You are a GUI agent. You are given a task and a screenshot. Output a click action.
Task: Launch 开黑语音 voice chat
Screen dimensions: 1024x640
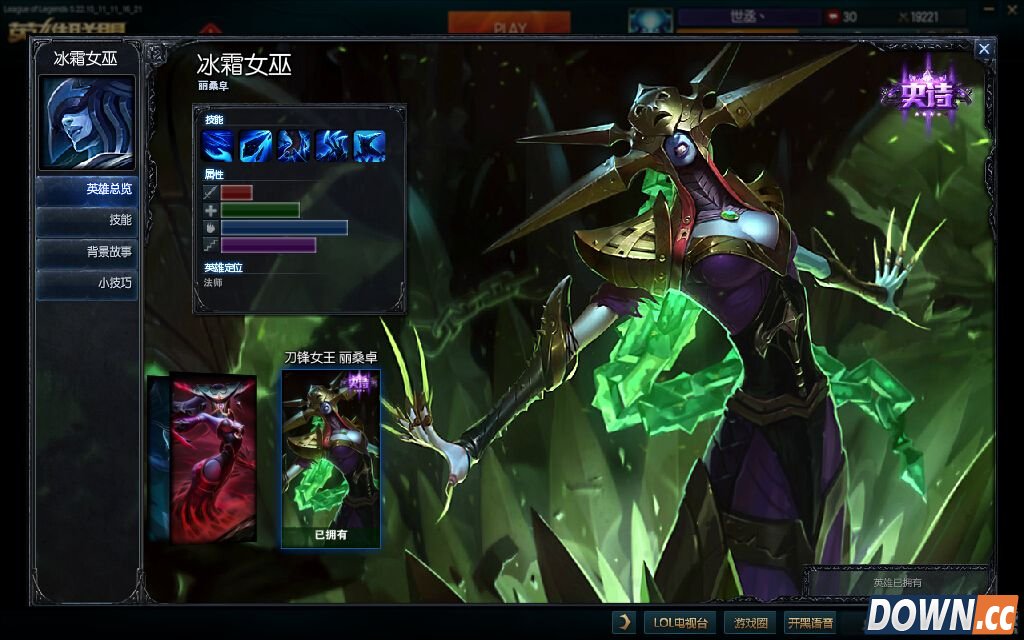(x=809, y=622)
